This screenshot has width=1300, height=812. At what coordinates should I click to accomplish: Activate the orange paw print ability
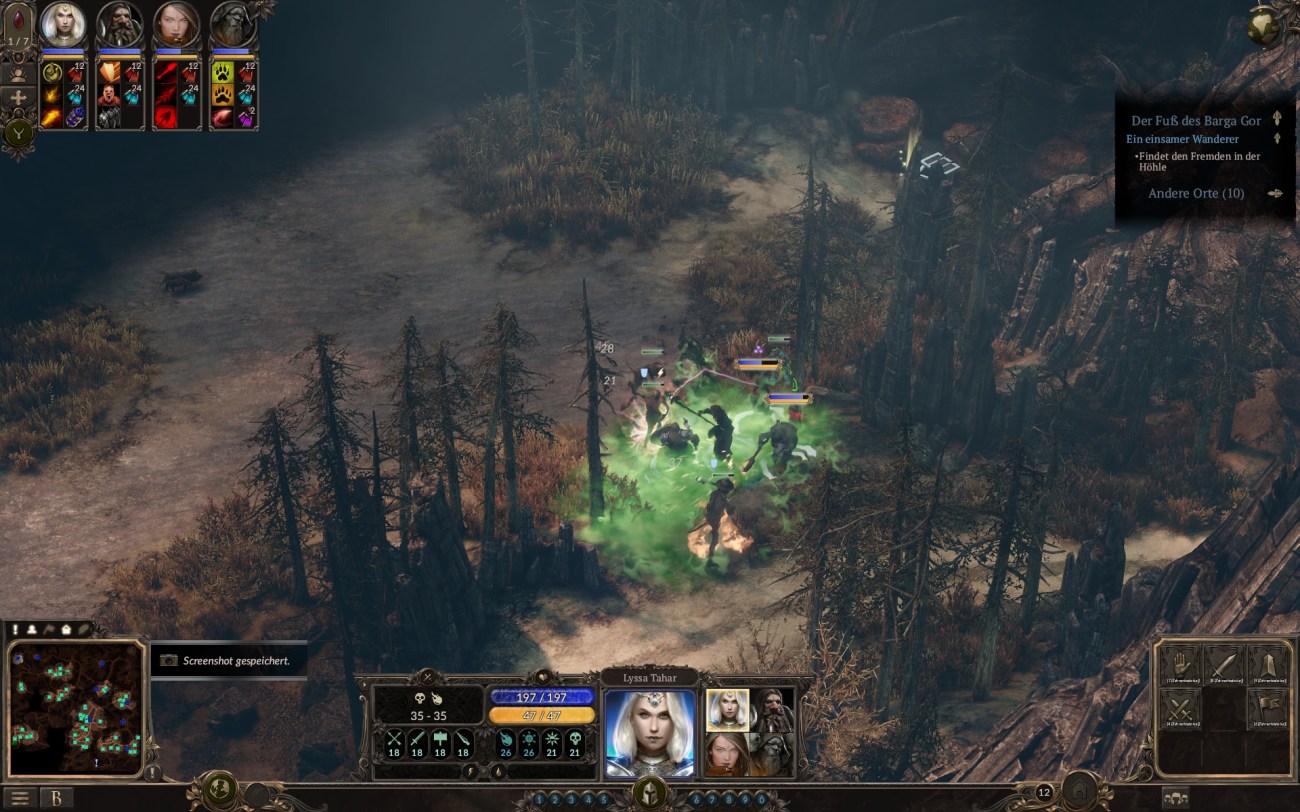(222, 95)
